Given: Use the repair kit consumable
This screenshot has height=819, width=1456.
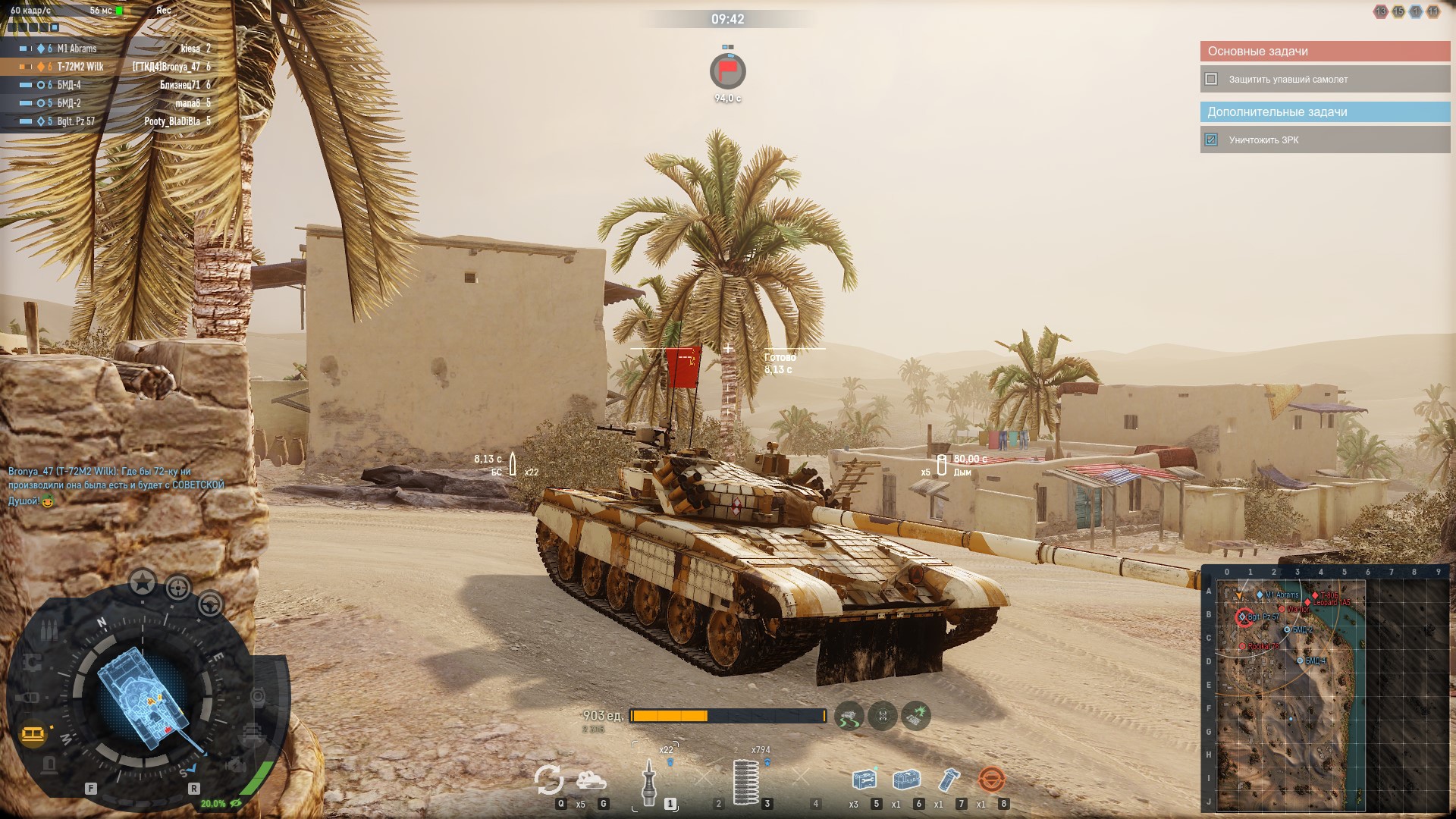Looking at the screenshot, I should 863,780.
